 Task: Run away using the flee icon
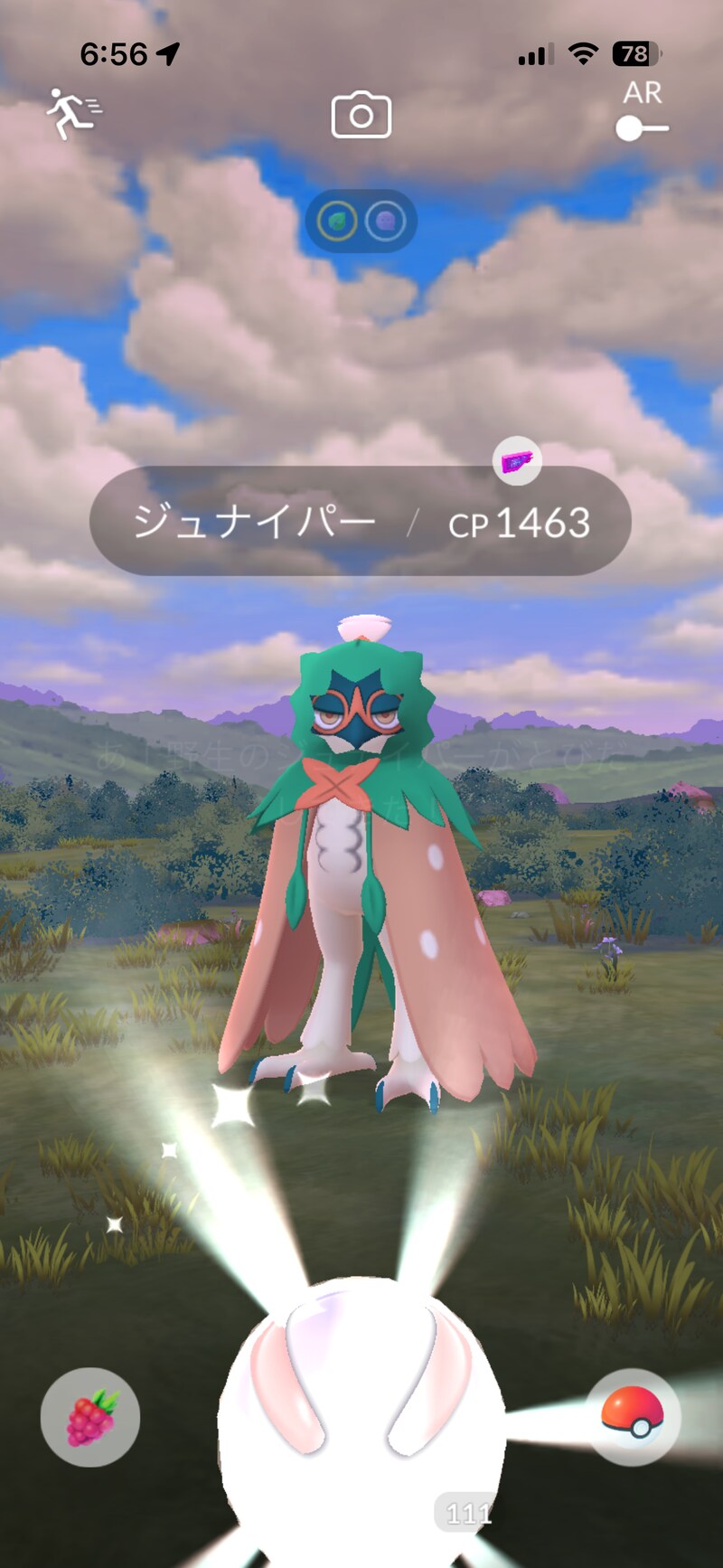click(x=74, y=114)
